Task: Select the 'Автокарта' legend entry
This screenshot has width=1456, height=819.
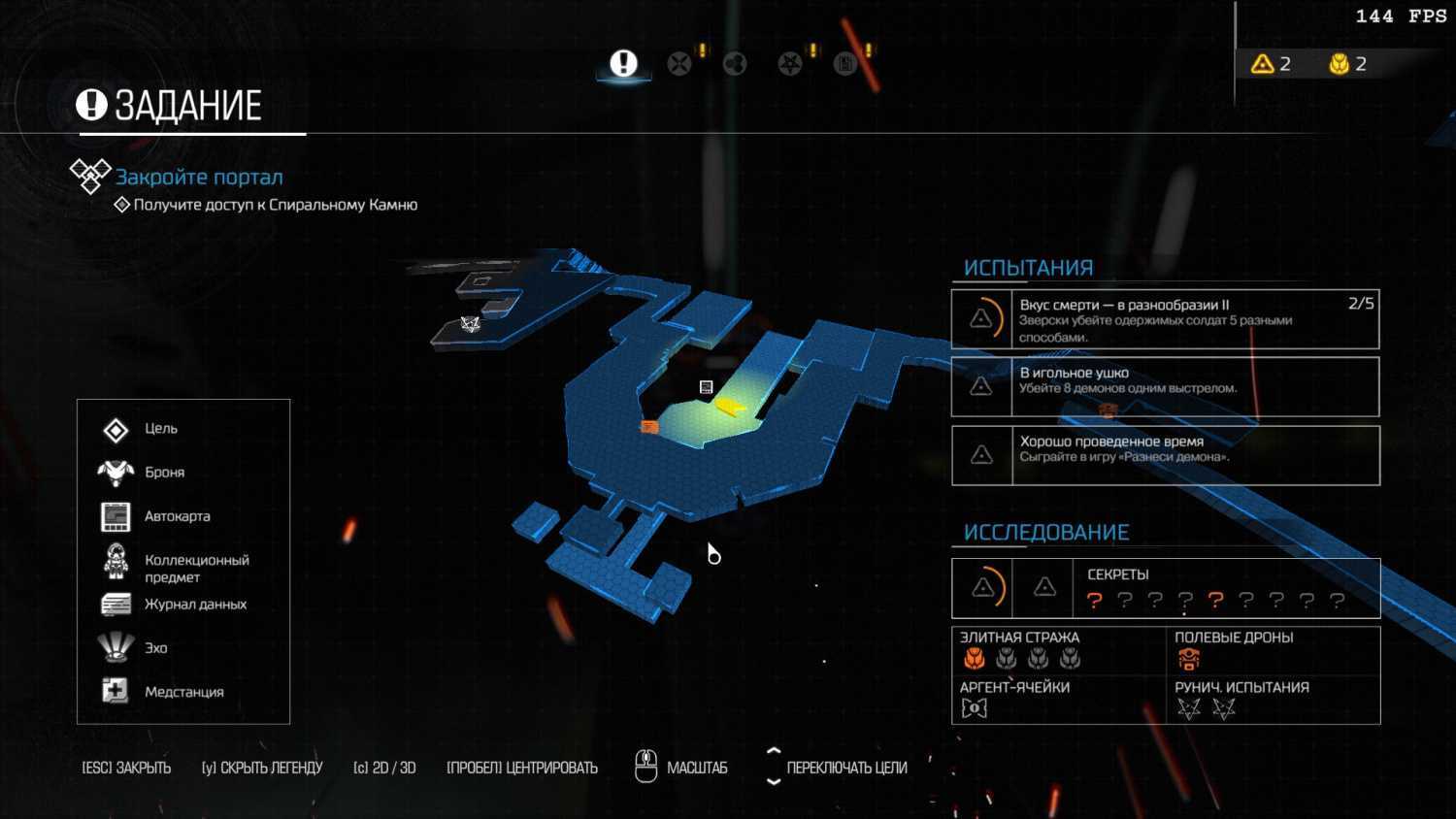Action: point(177,516)
